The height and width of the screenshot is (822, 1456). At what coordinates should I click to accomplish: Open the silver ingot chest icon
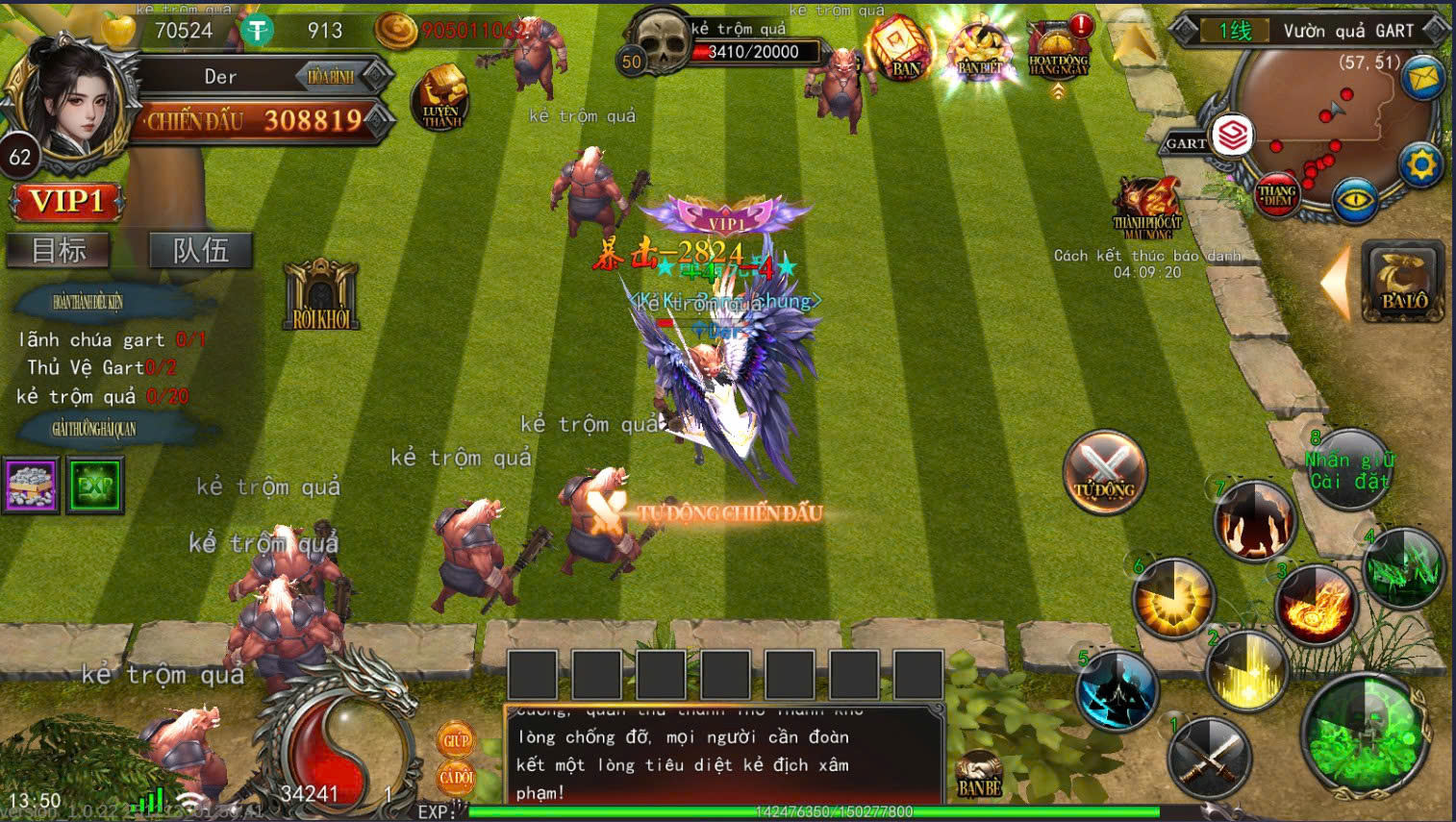[32, 484]
